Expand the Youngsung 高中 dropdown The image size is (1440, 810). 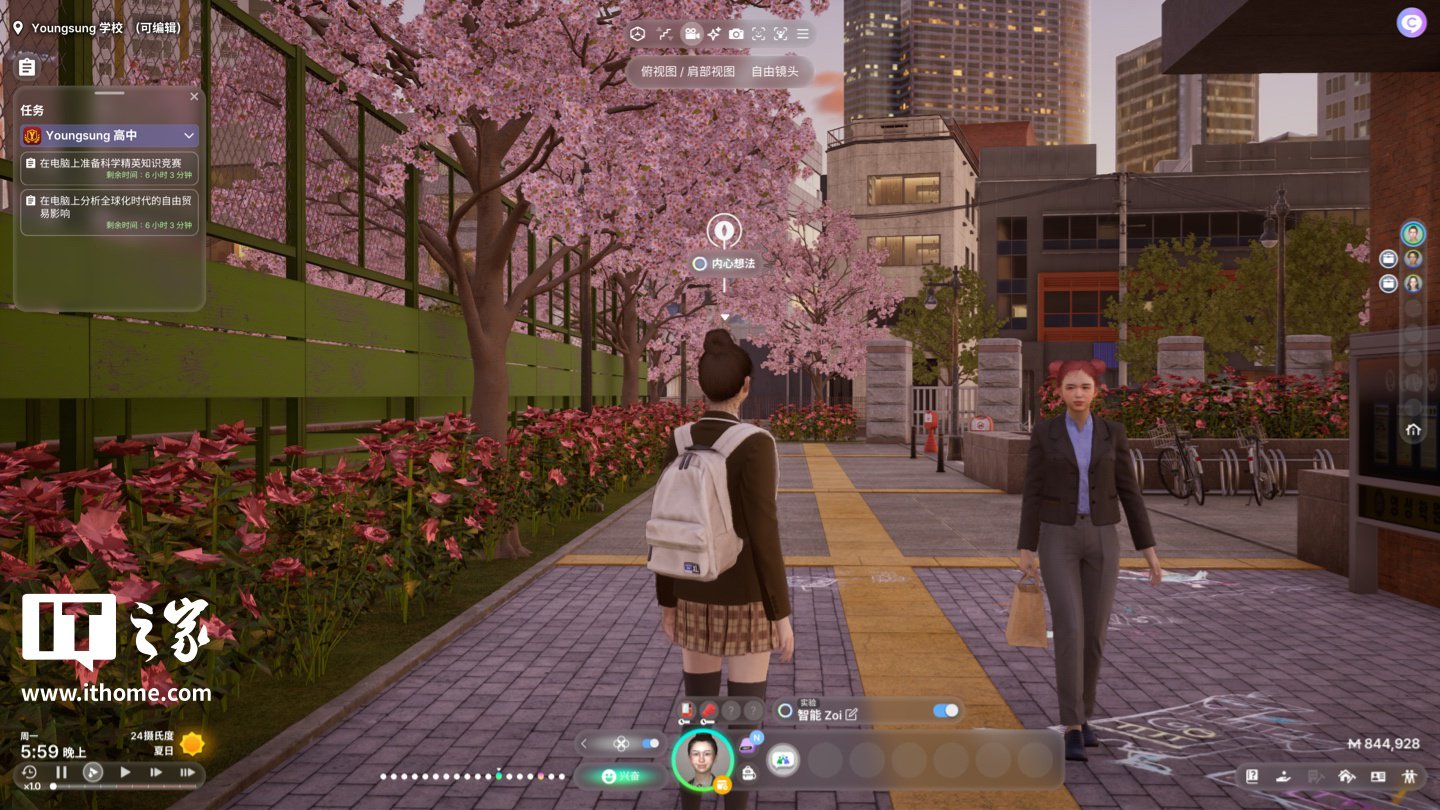point(189,135)
